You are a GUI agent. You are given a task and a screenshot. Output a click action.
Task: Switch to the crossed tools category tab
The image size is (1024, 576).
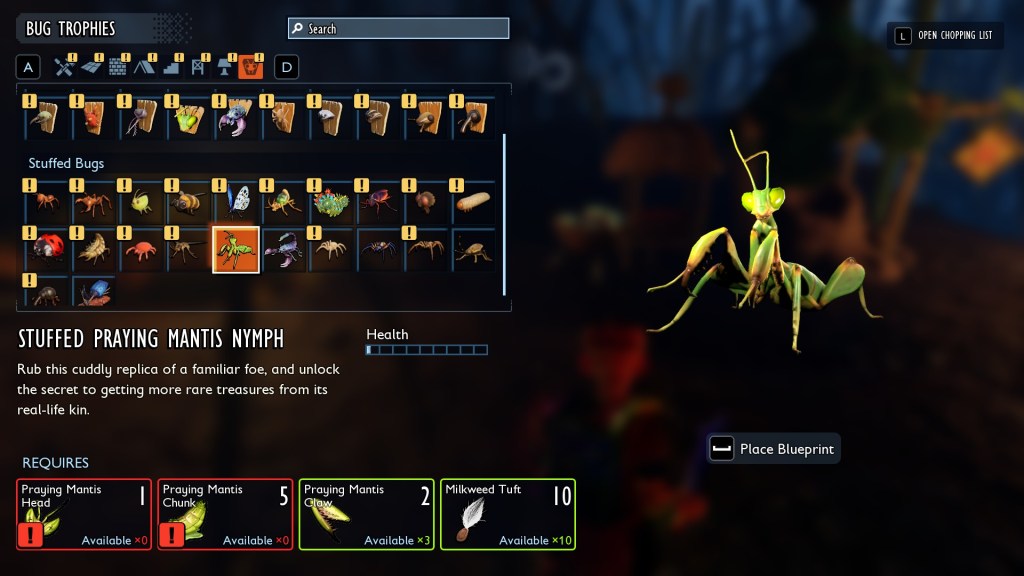pyautogui.click(x=65, y=67)
